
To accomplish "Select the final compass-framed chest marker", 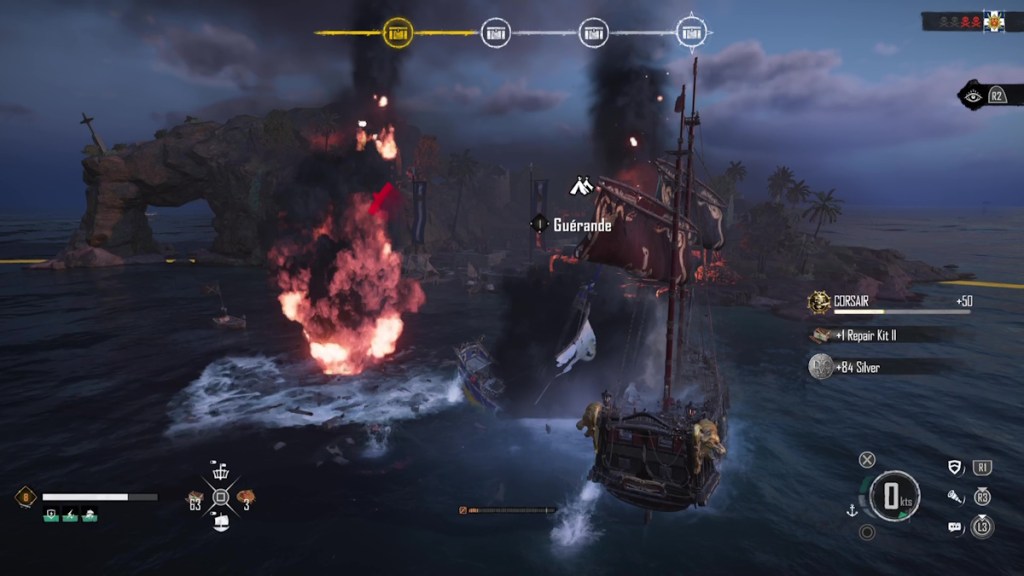I will click(692, 32).
